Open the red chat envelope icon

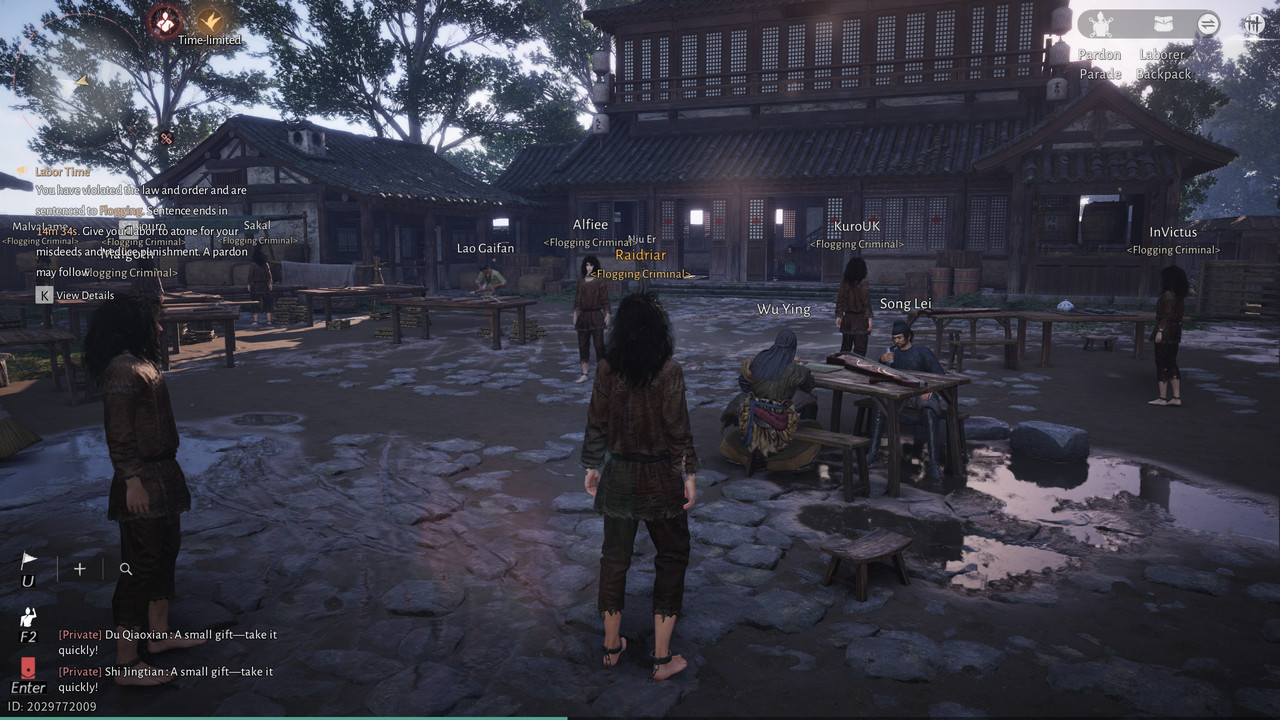click(x=28, y=667)
